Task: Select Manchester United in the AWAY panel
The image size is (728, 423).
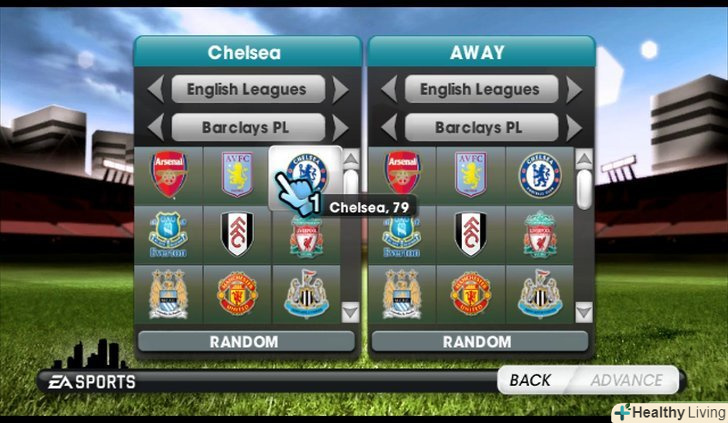Action: (x=469, y=293)
